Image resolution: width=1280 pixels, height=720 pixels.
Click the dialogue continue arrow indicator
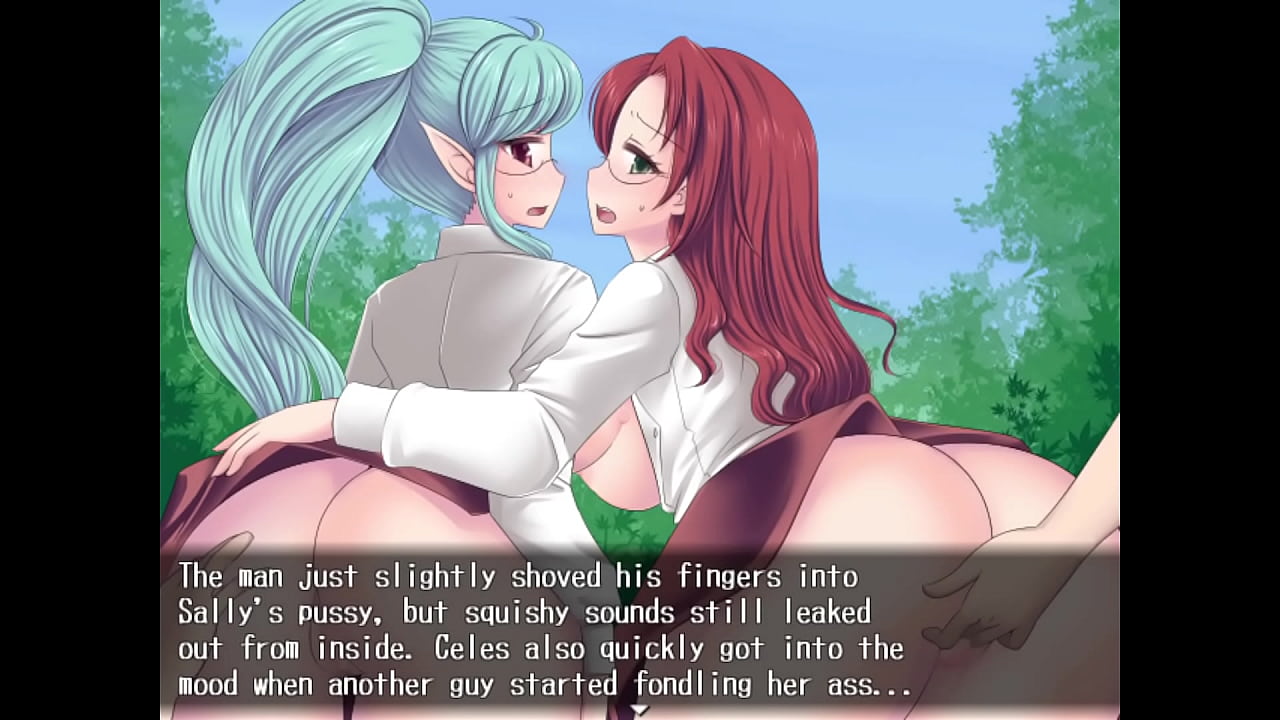pyautogui.click(x=640, y=710)
